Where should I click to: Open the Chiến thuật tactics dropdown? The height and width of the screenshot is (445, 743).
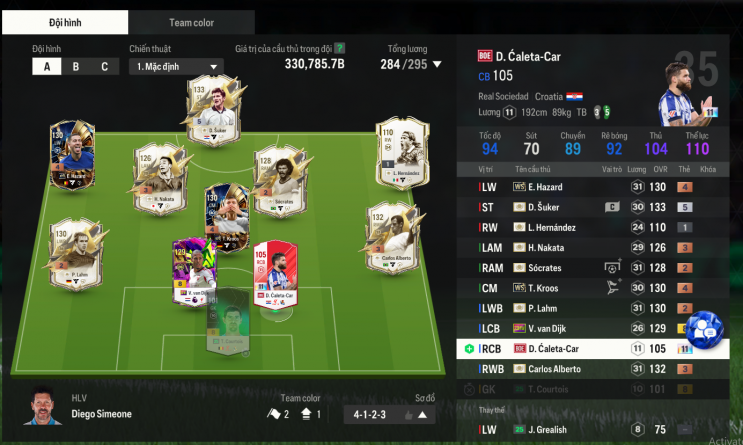tap(175, 67)
